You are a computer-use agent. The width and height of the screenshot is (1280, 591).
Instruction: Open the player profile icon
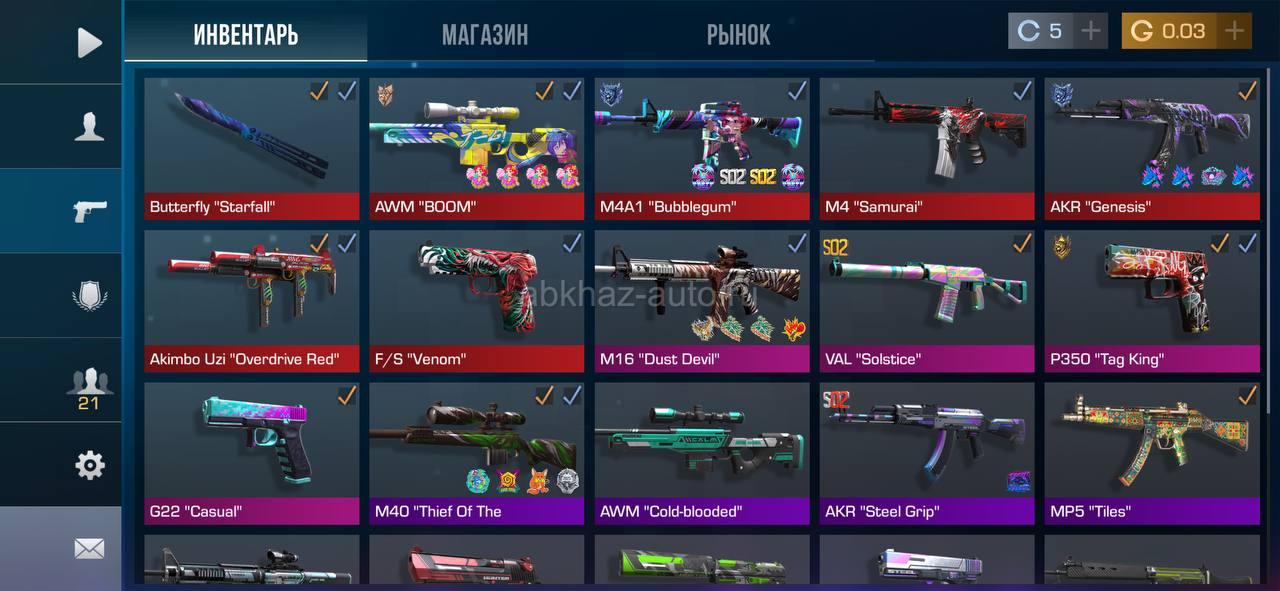coord(89,127)
